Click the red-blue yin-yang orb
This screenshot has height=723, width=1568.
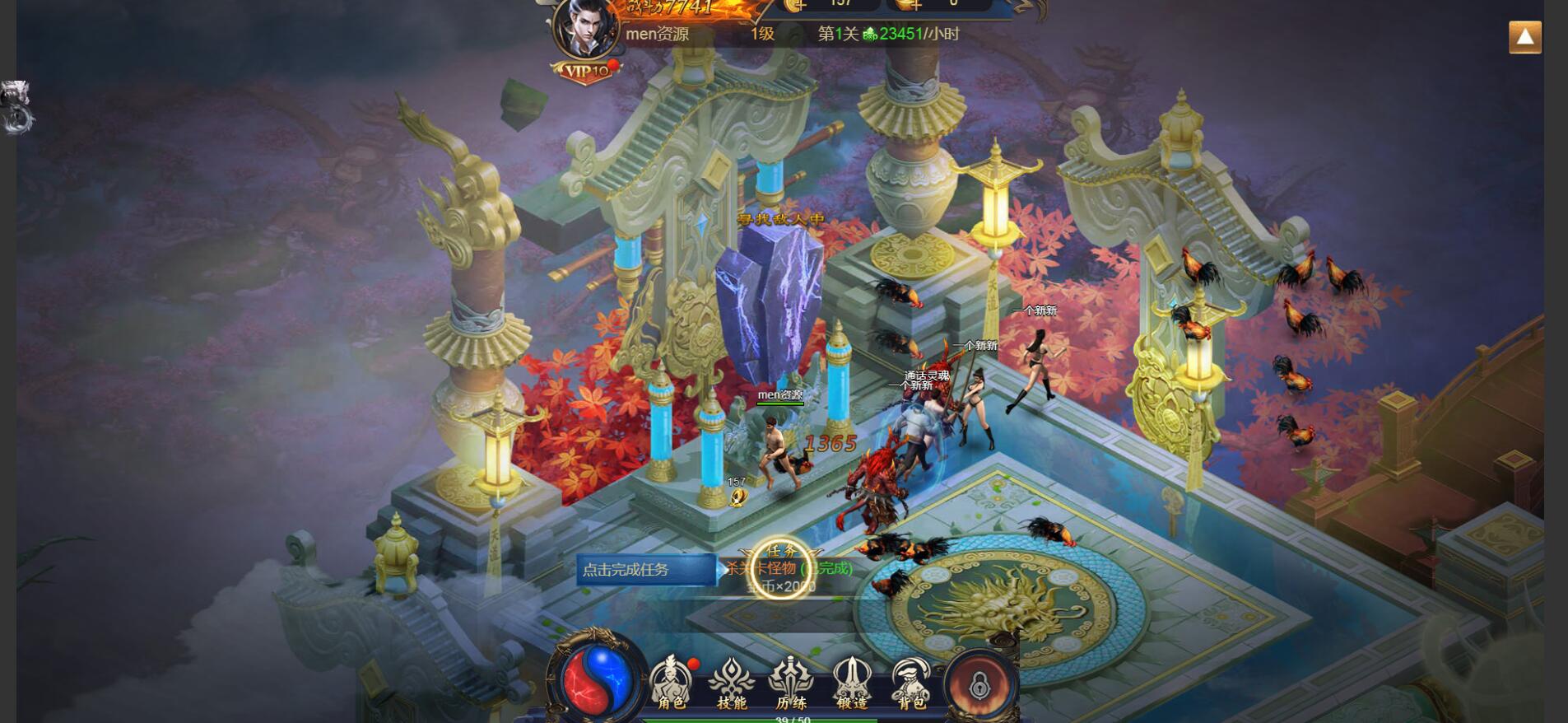click(x=597, y=681)
